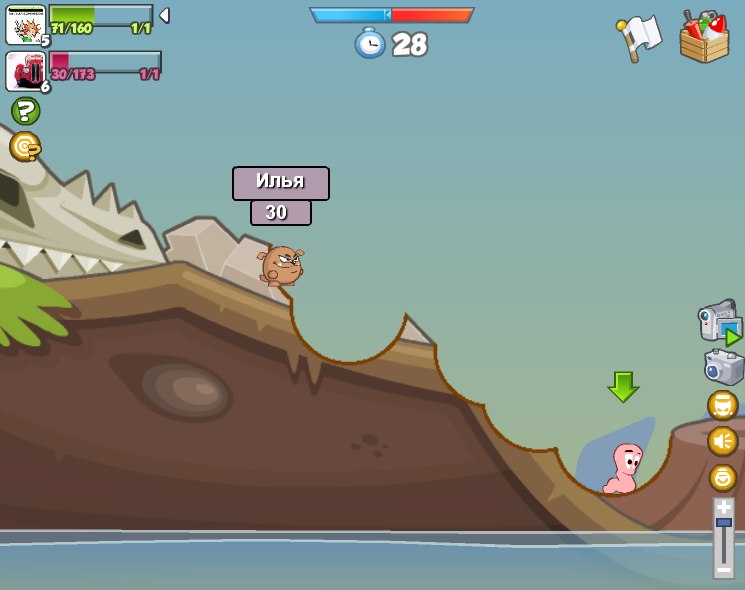Screen dimensions: 745x590
Task: Click the gold face button above the speaker
Action: click(723, 405)
